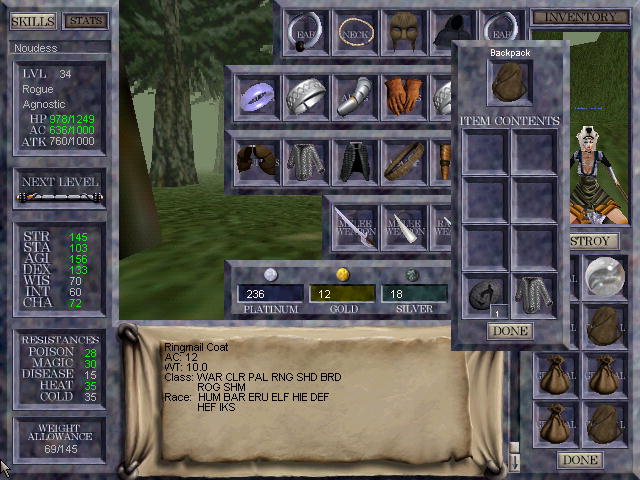Click the platinum coin amount
Image resolution: width=640 pixels, height=480 pixels.
[x=270, y=293]
